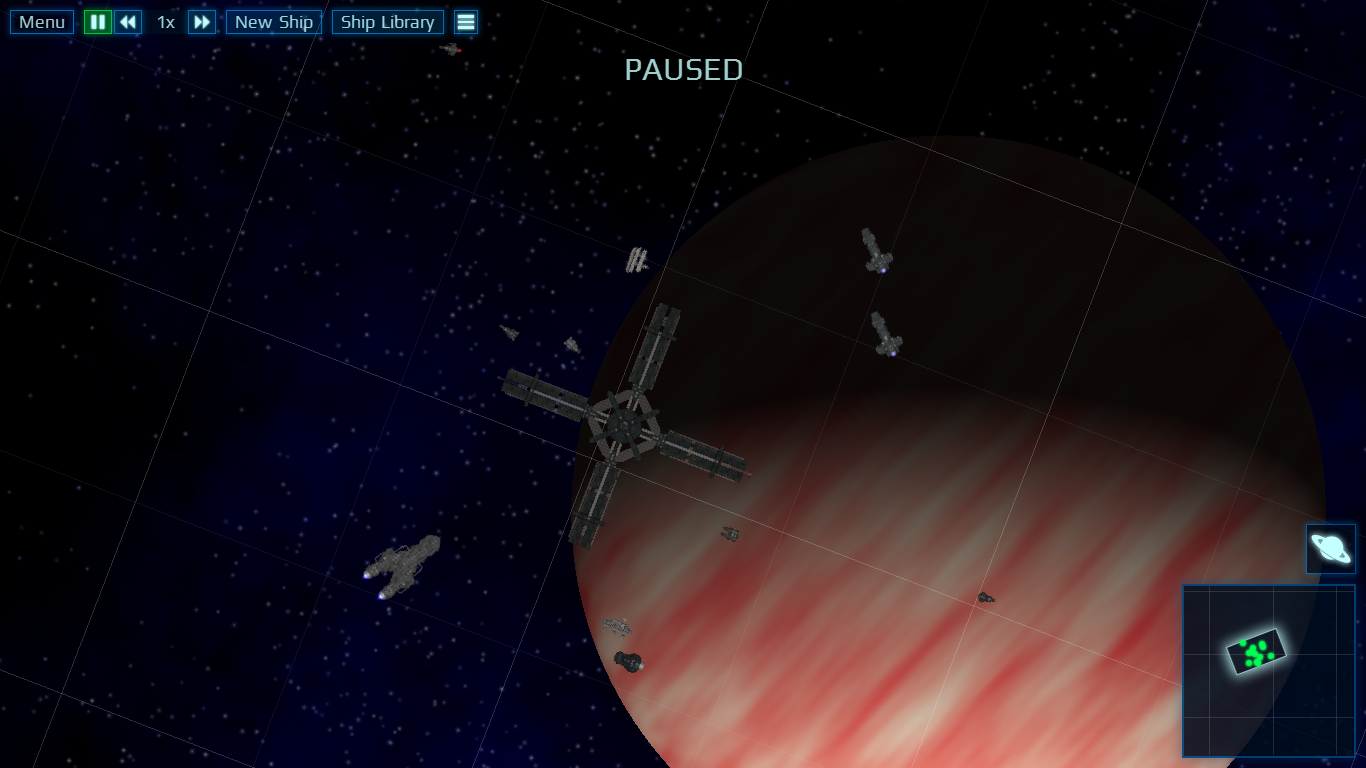Viewport: 1366px width, 768px height.
Task: Click the ringed planet icon button
Action: 1330,549
